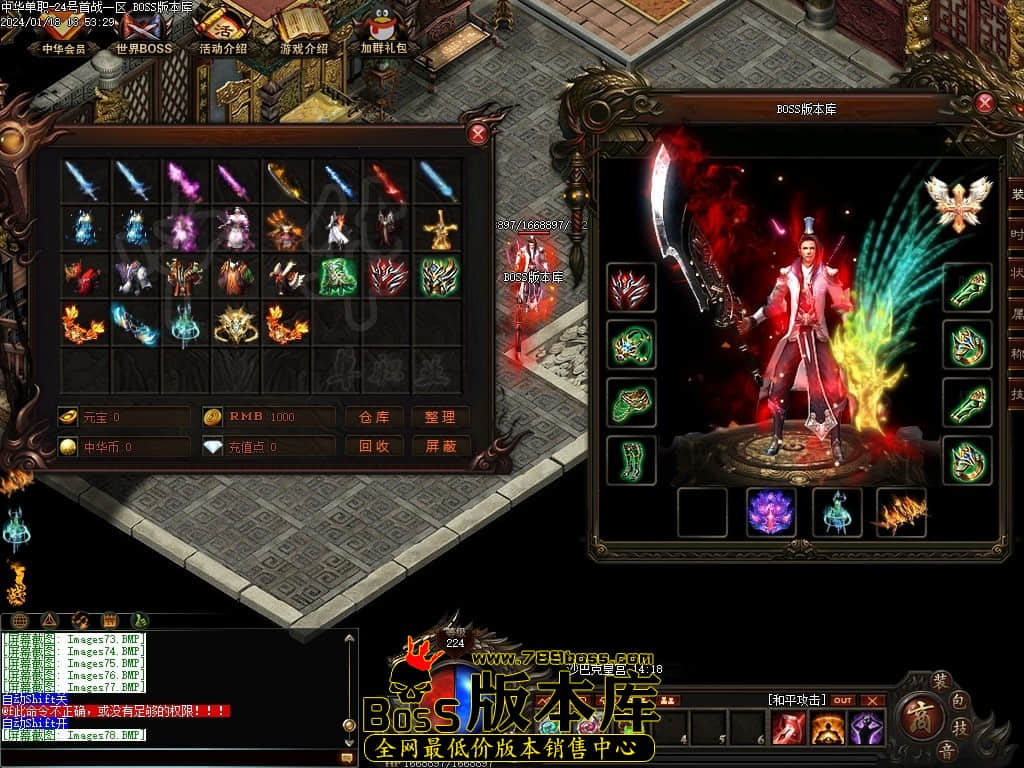Screen dimensions: 1024x768
Task: Open the 游戏介绍 game guide
Action: (x=303, y=33)
